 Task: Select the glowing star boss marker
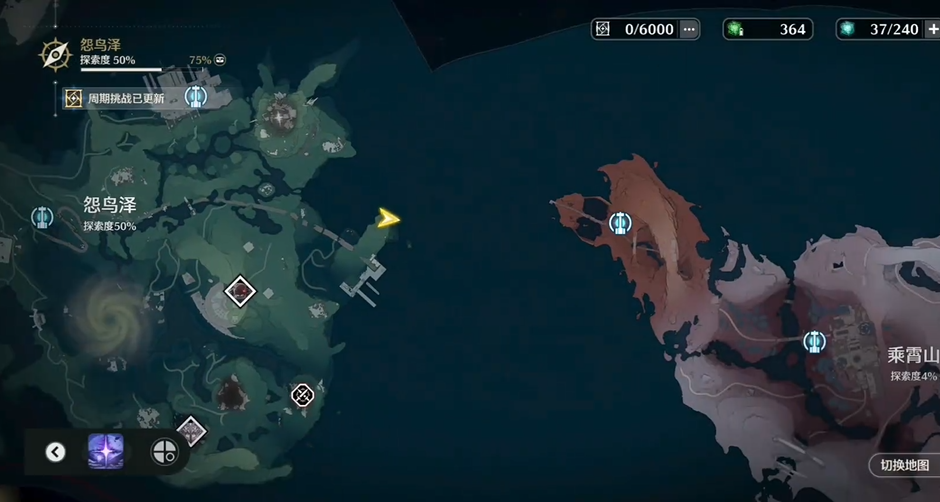pyautogui.click(x=278, y=116)
